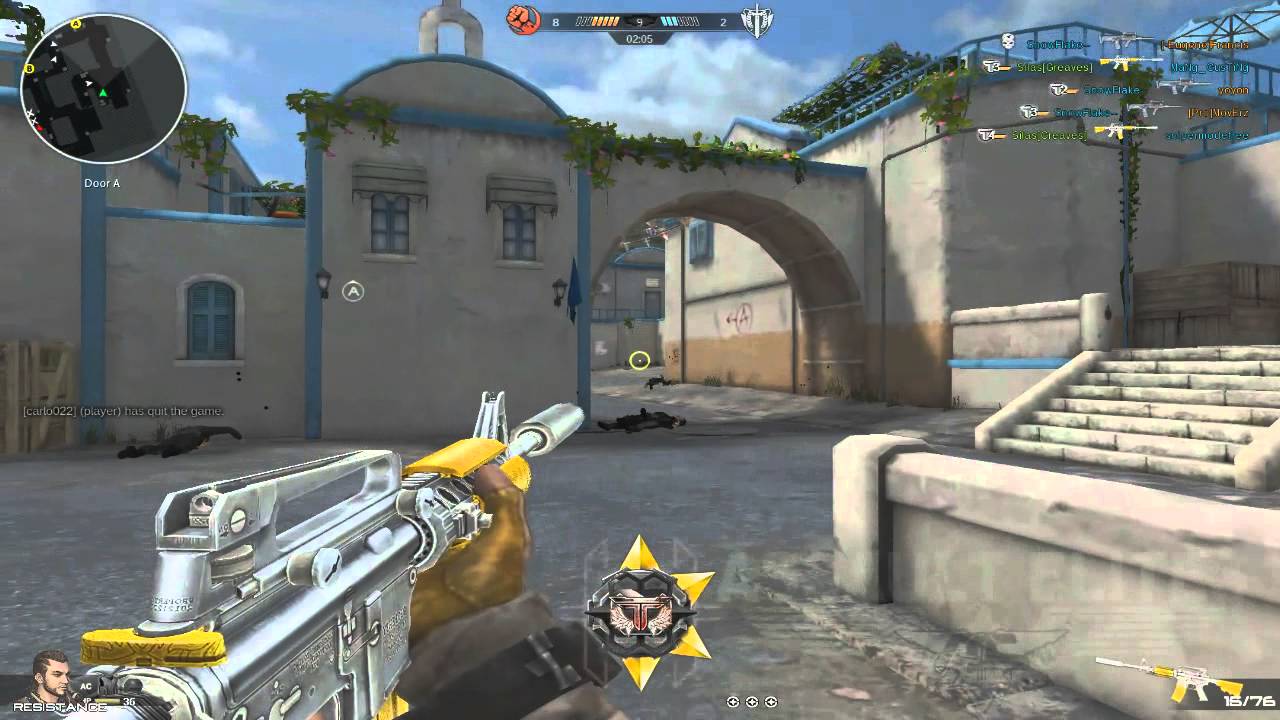Click the carlo022 quit message in chat

coord(124,411)
